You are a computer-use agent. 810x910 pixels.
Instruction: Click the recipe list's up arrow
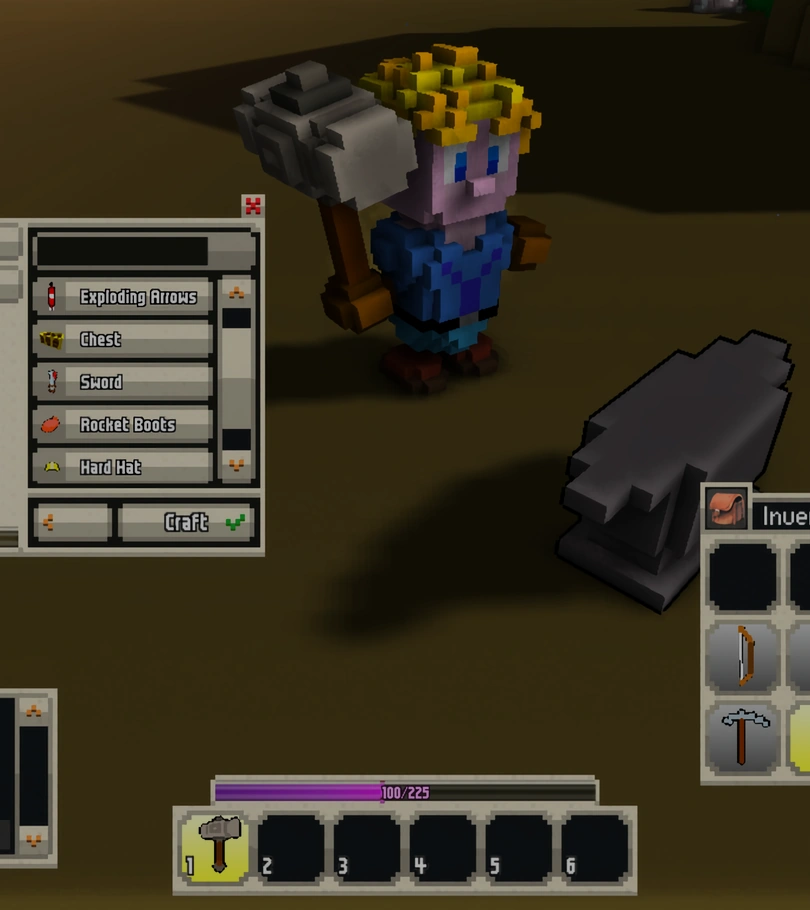[x=237, y=293]
